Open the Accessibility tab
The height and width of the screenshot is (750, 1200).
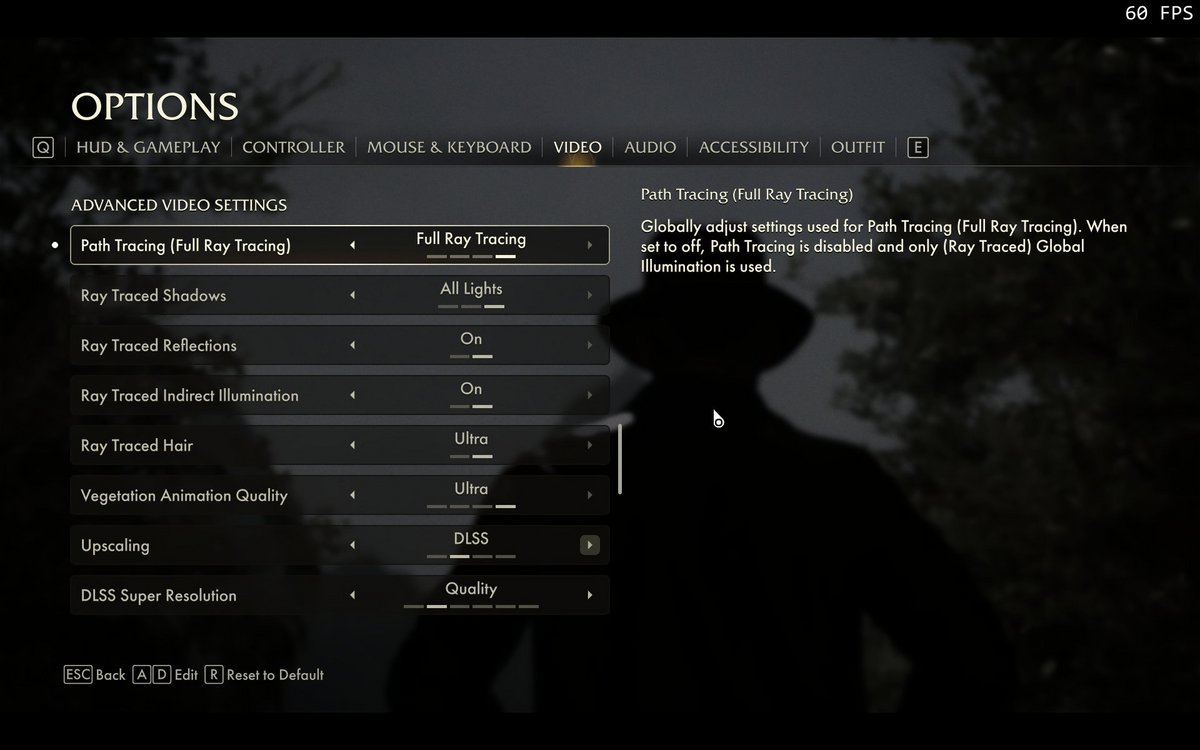753,147
